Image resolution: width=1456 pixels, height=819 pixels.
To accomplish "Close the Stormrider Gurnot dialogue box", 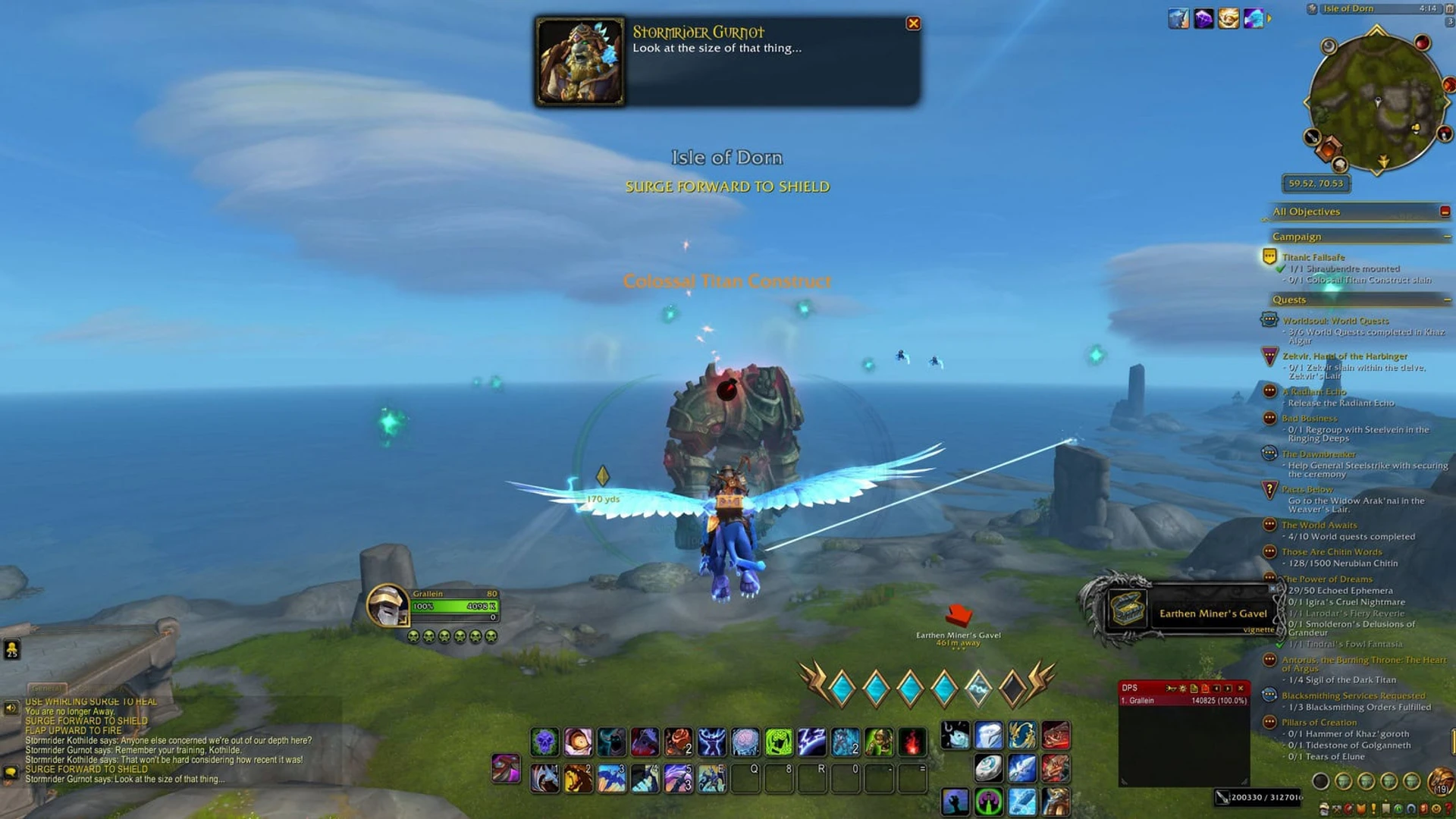I will pos(914,24).
